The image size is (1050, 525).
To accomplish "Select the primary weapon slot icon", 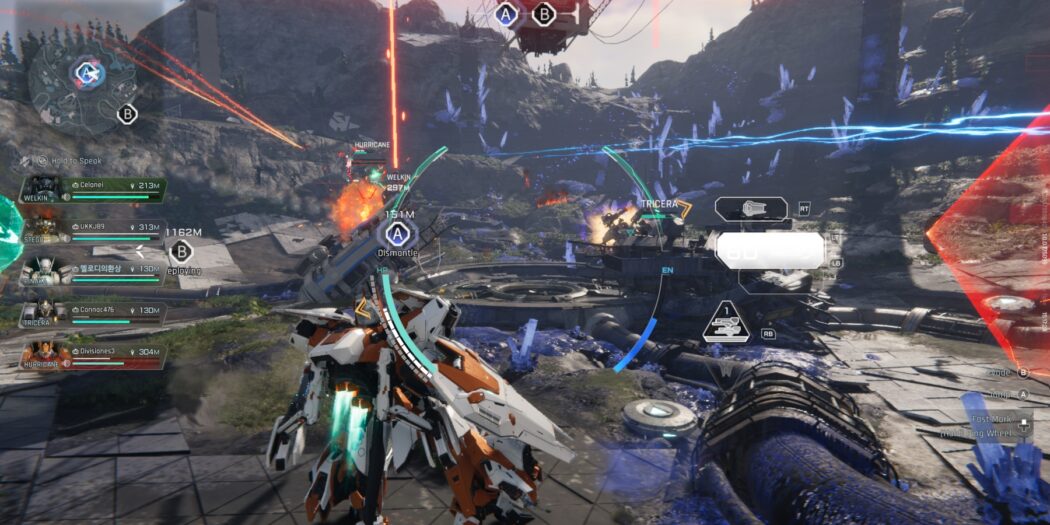I will [753, 209].
